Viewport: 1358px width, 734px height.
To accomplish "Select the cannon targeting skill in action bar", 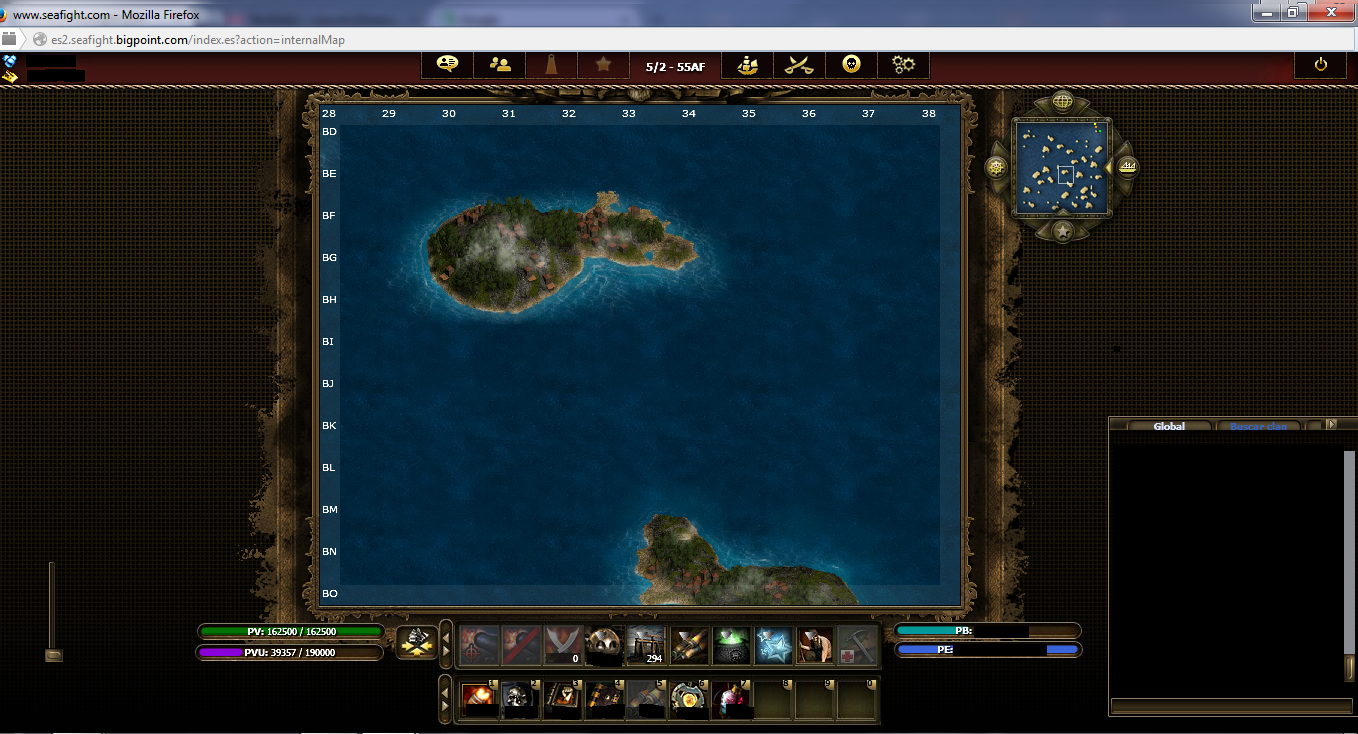I will 478,645.
